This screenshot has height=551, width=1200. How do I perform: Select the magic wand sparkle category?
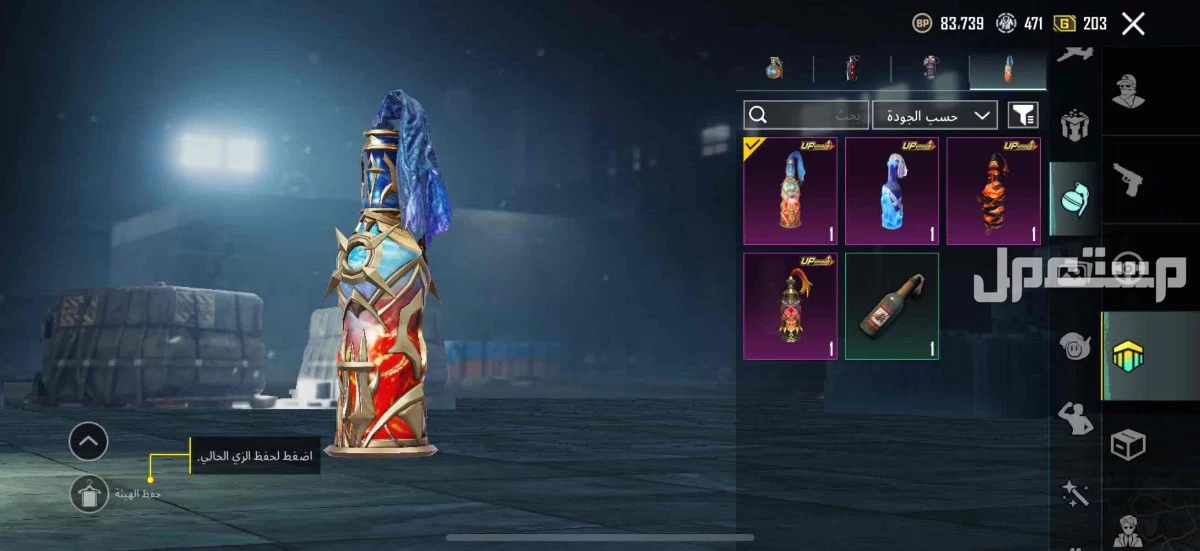click(x=1074, y=493)
